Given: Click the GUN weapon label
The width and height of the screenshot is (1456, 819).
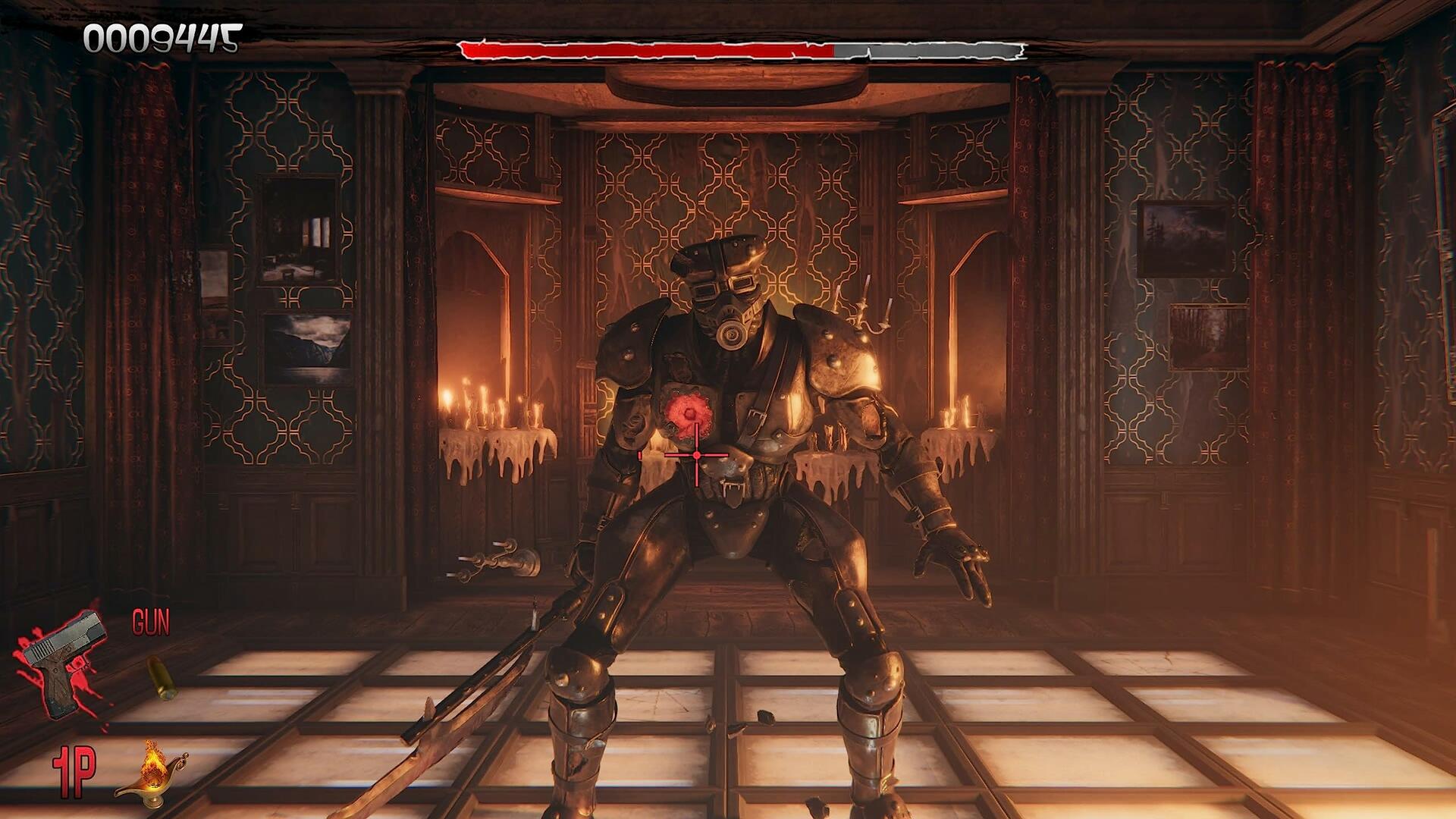Looking at the screenshot, I should coord(152,623).
